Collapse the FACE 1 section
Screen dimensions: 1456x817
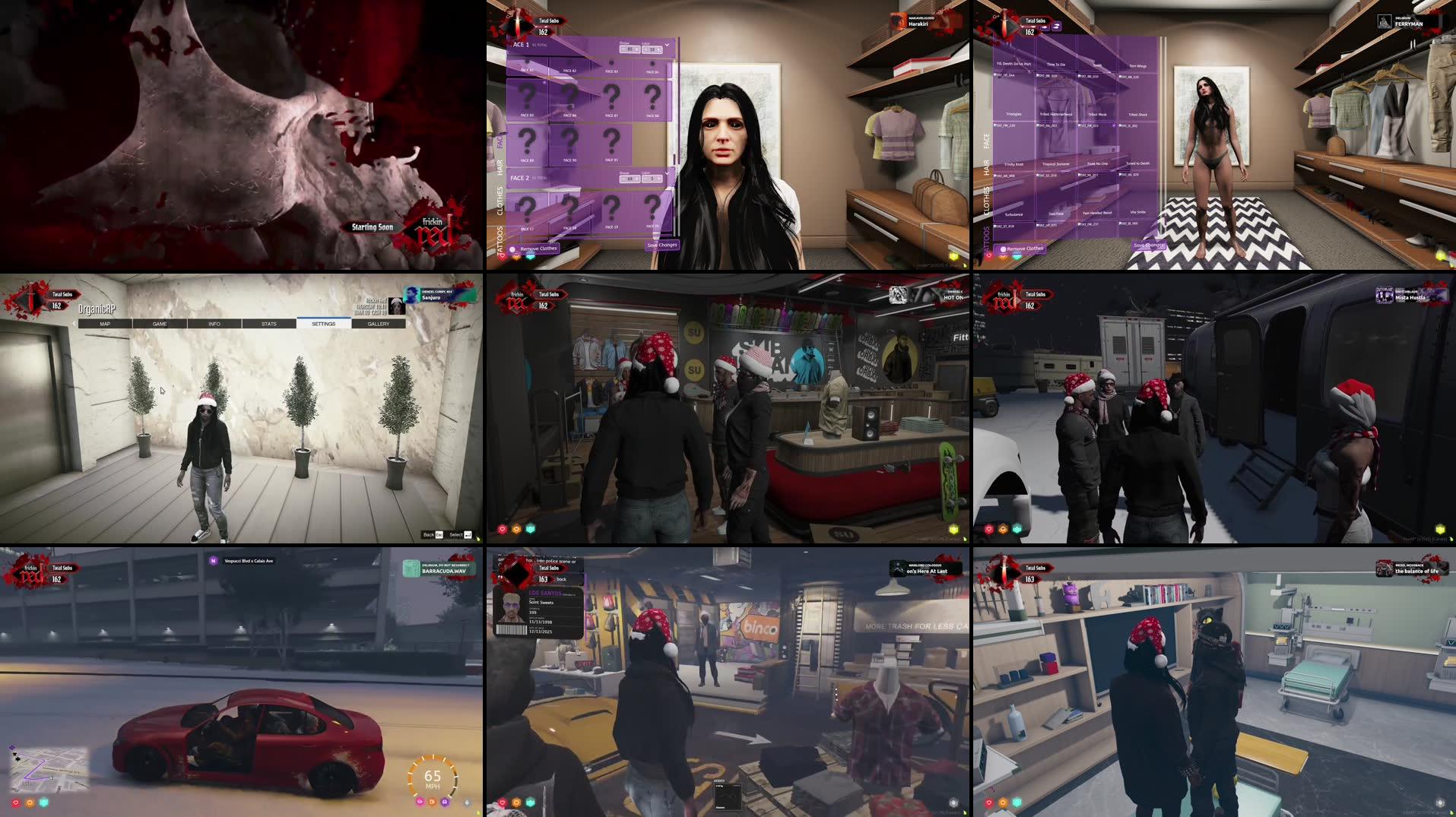668,46
